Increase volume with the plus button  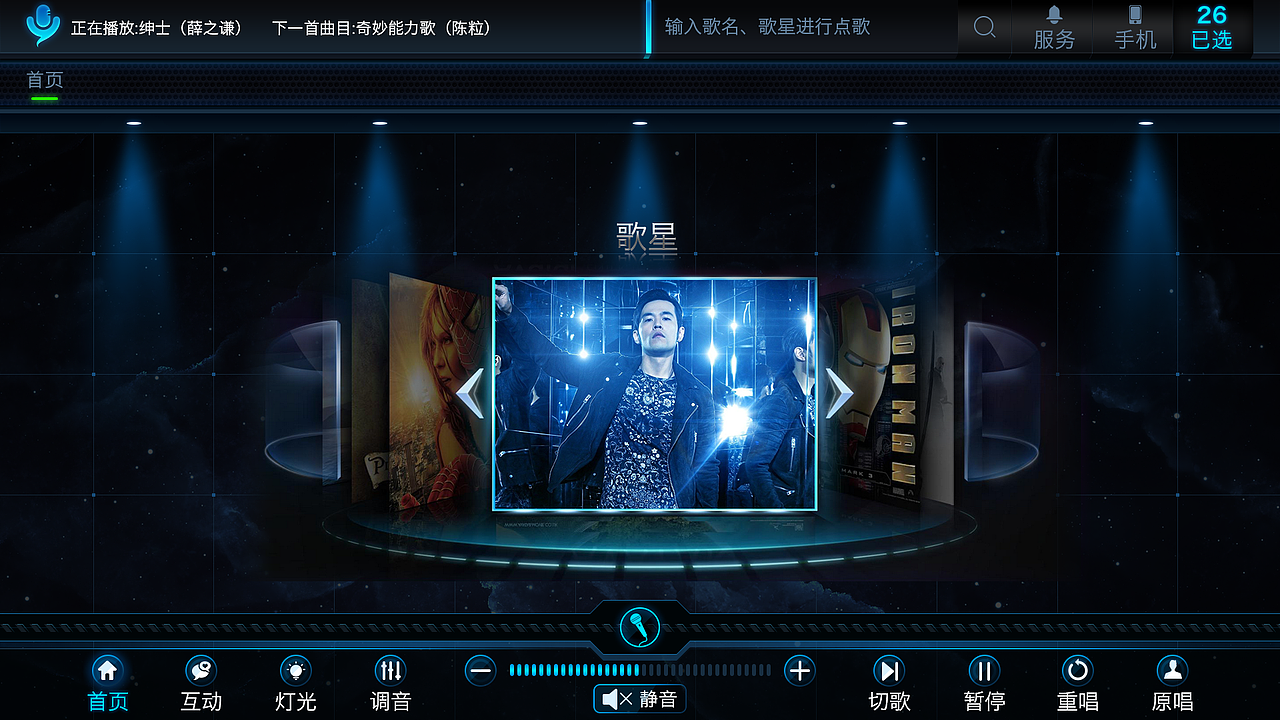coord(799,670)
